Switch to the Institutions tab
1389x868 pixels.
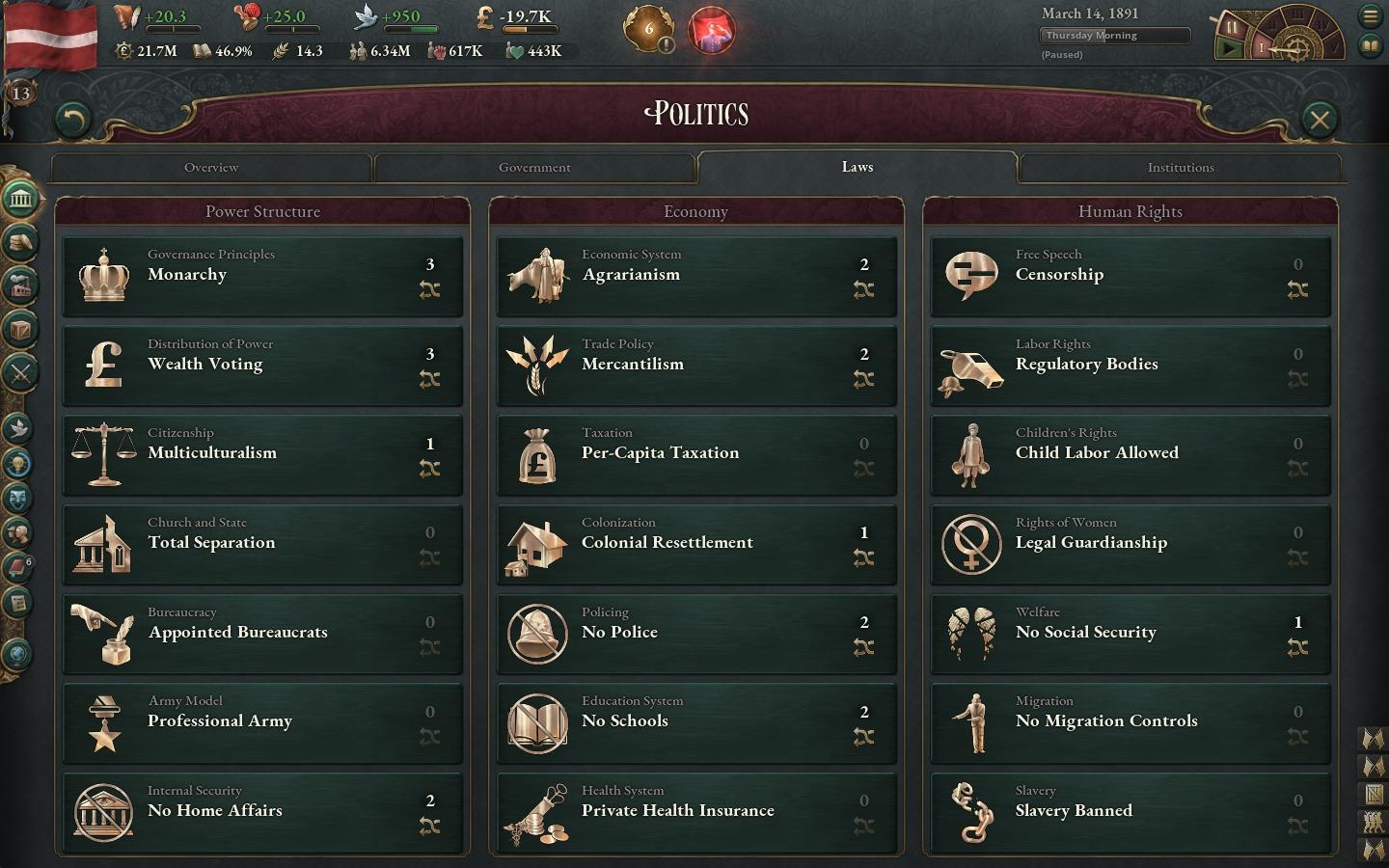tap(1180, 168)
